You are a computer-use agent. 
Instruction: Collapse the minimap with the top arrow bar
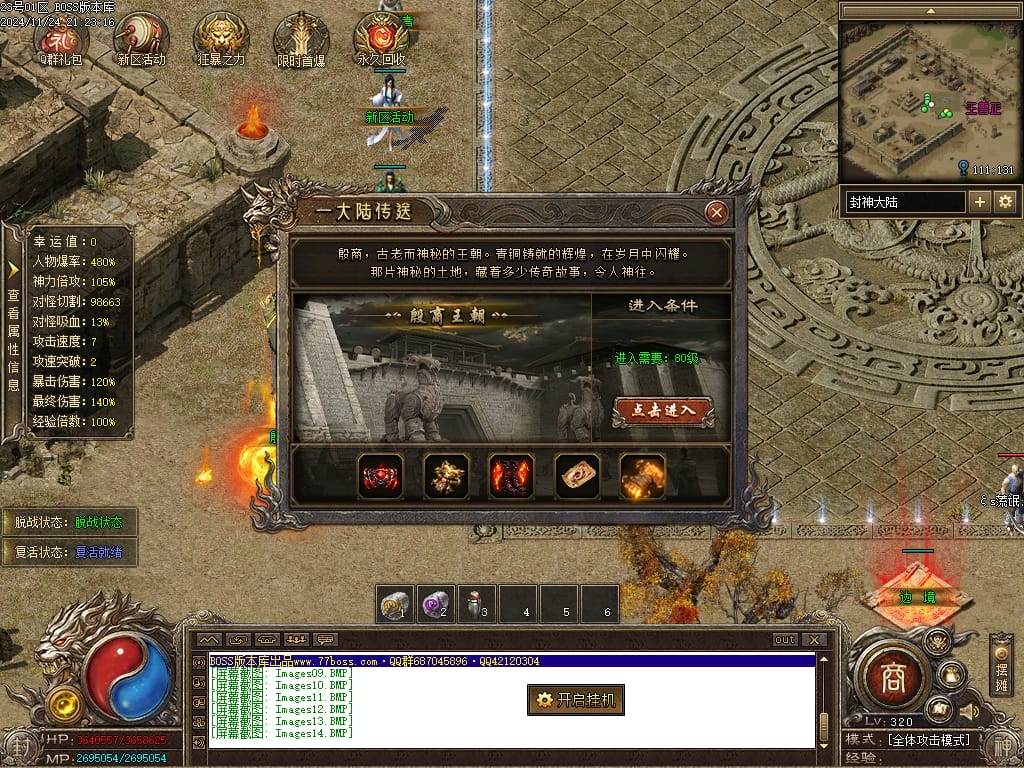pos(929,11)
